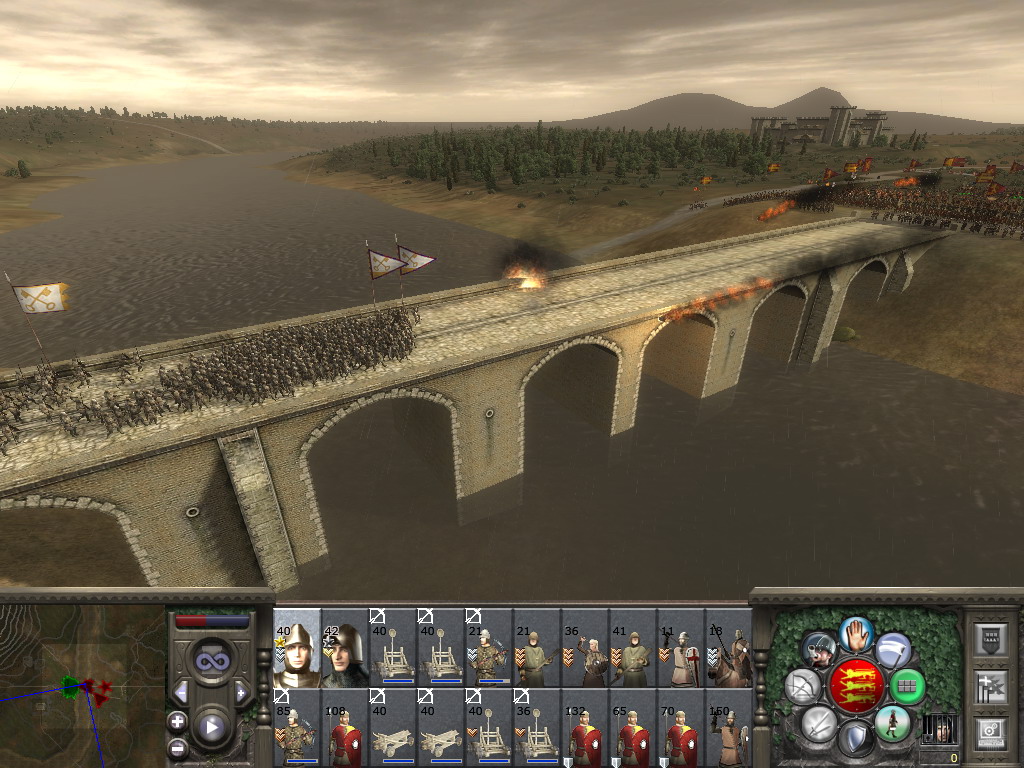Open the group formations green grid button
Image resolution: width=1024 pixels, height=768 pixels.
907,686
